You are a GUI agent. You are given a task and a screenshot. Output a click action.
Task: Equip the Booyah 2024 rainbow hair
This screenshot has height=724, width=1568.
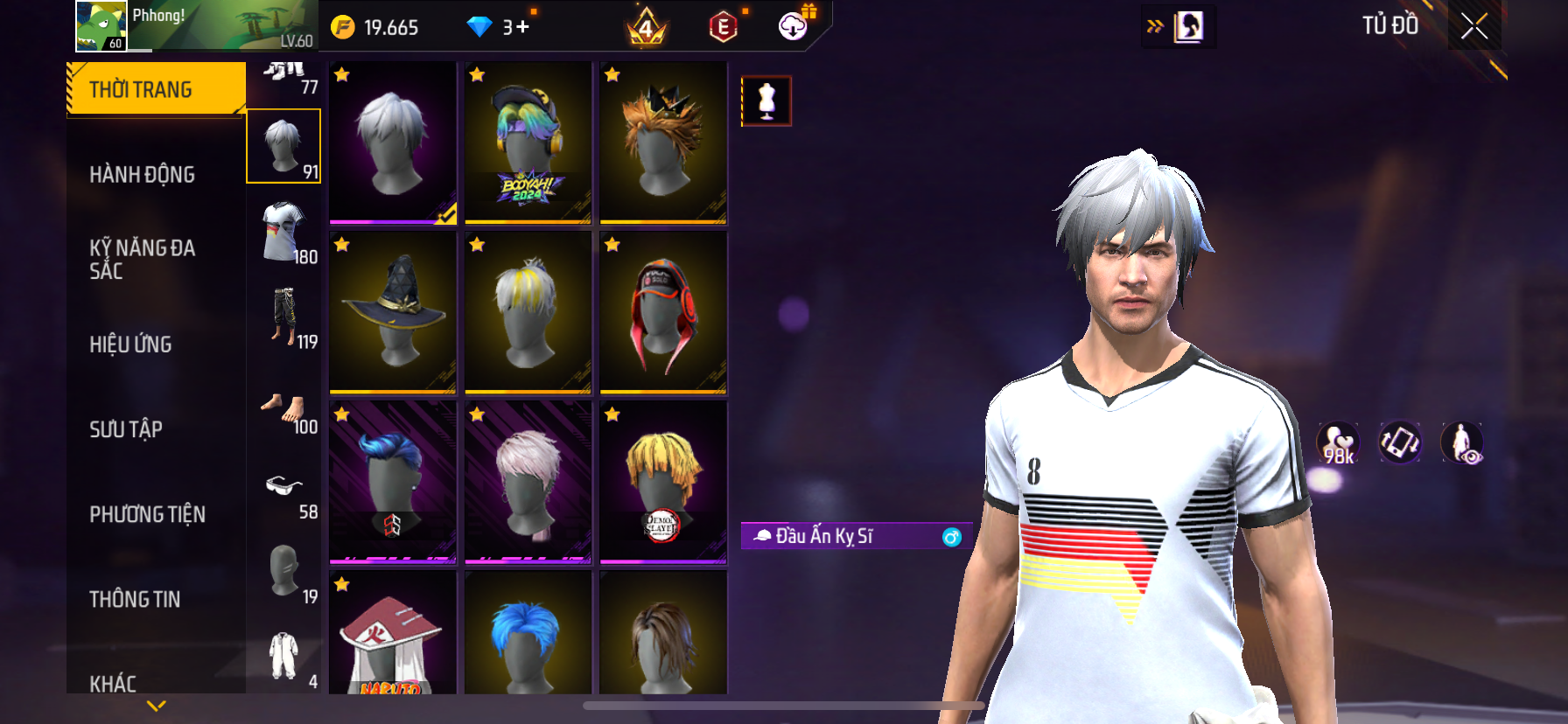click(528, 143)
